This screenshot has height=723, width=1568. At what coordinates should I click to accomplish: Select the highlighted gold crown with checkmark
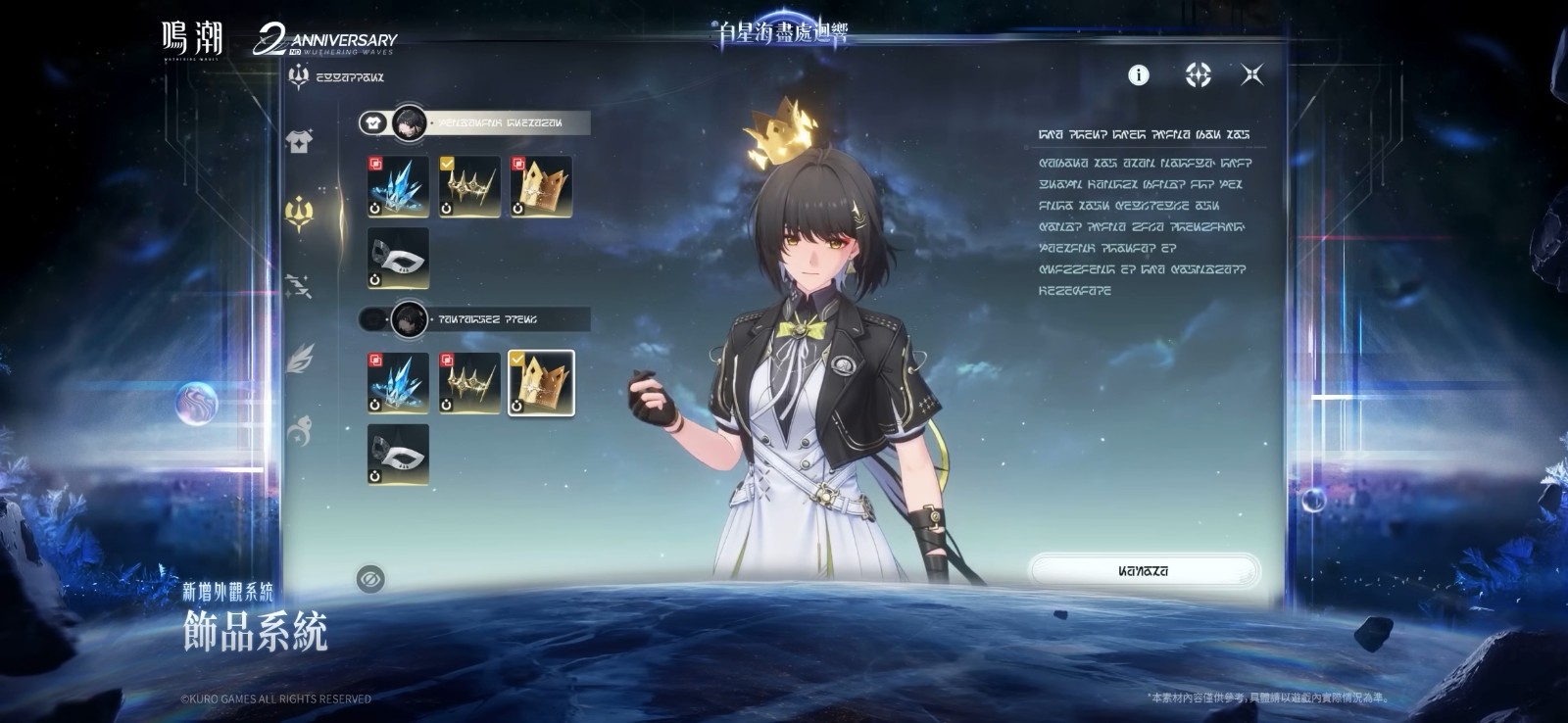tap(541, 383)
